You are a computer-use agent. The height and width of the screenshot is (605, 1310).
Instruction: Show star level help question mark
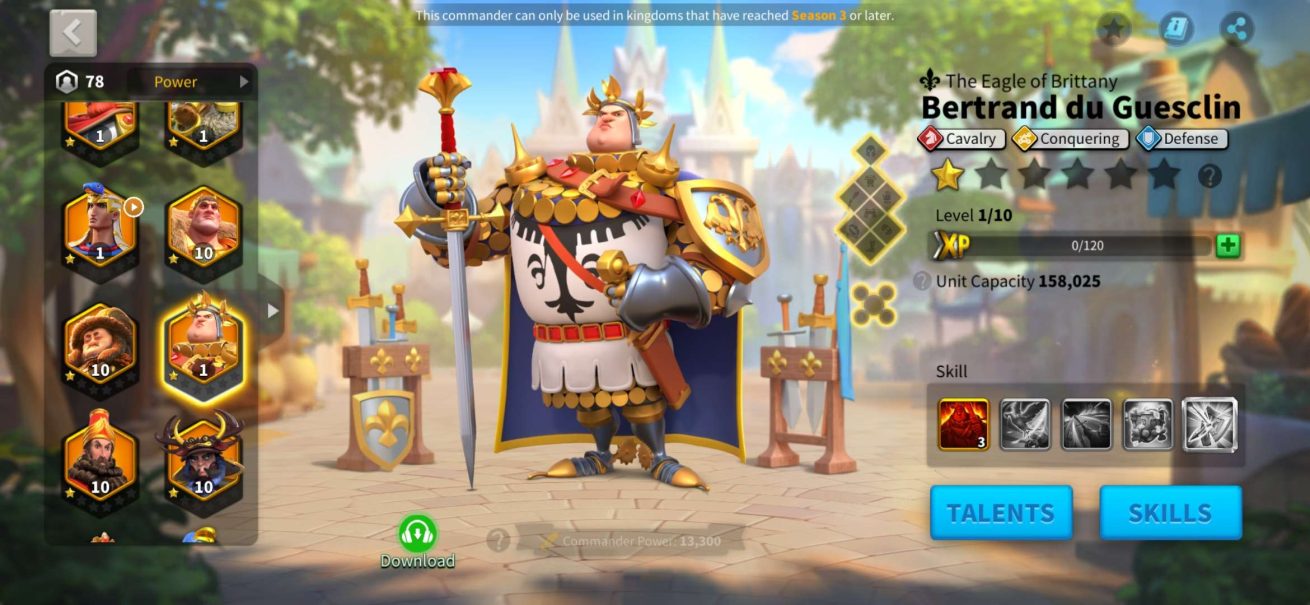click(x=1210, y=176)
